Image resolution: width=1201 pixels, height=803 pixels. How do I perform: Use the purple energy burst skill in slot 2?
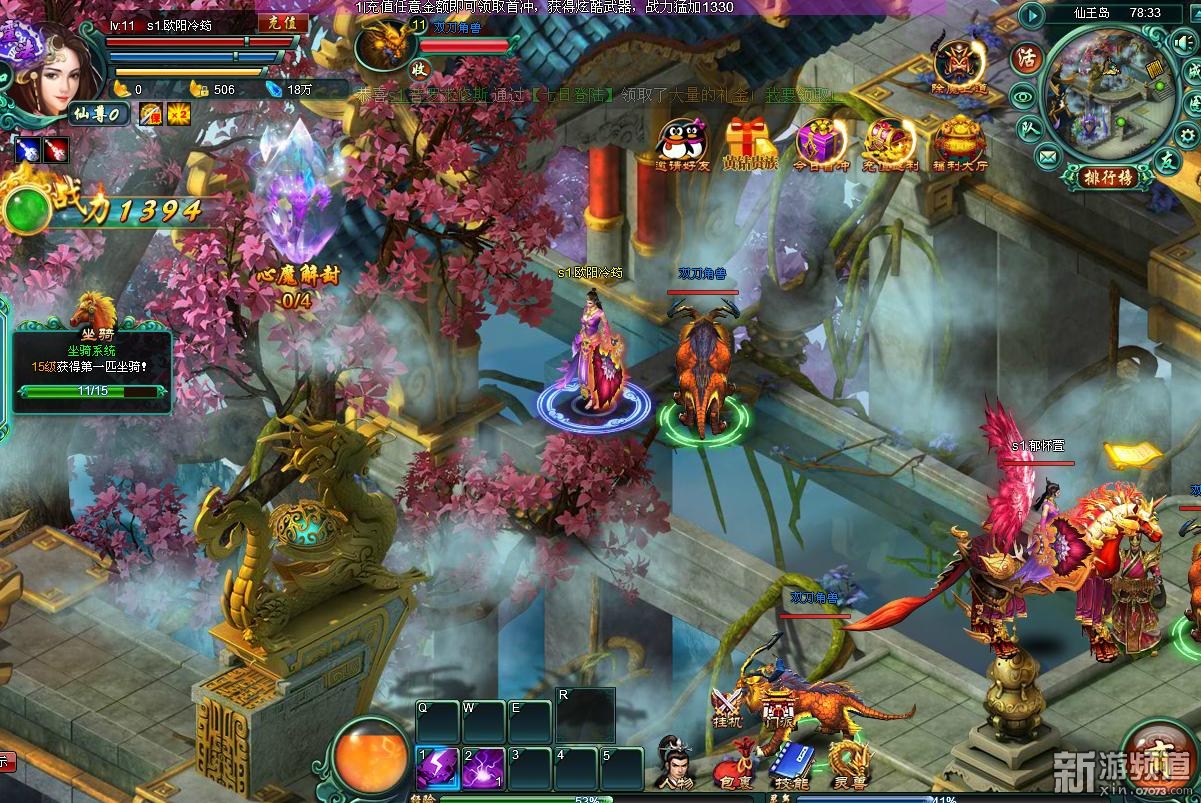tap(482, 768)
